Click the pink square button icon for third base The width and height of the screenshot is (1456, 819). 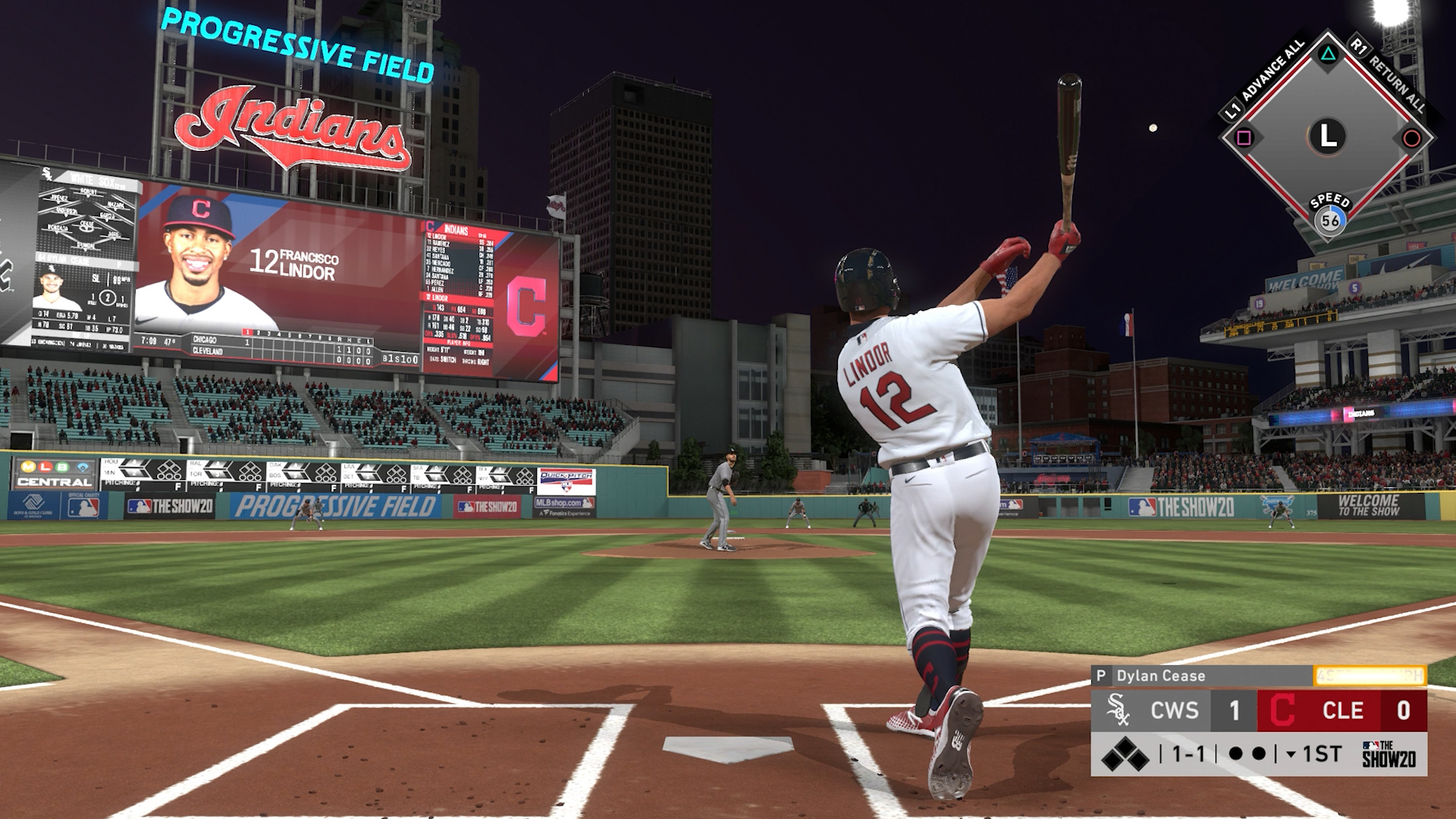pos(1244,137)
